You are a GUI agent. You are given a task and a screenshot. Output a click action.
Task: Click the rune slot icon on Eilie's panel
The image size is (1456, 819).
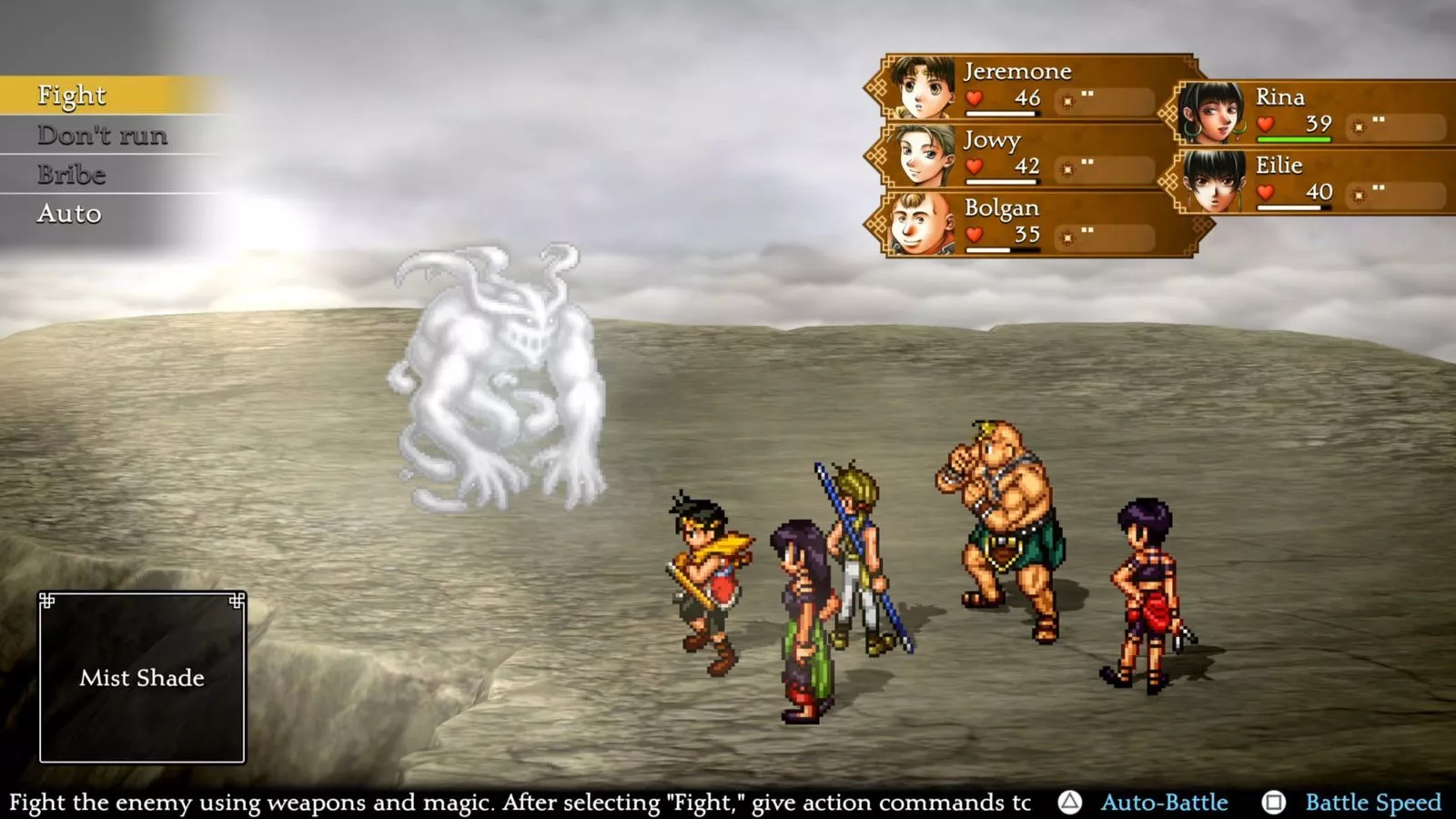1360,194
